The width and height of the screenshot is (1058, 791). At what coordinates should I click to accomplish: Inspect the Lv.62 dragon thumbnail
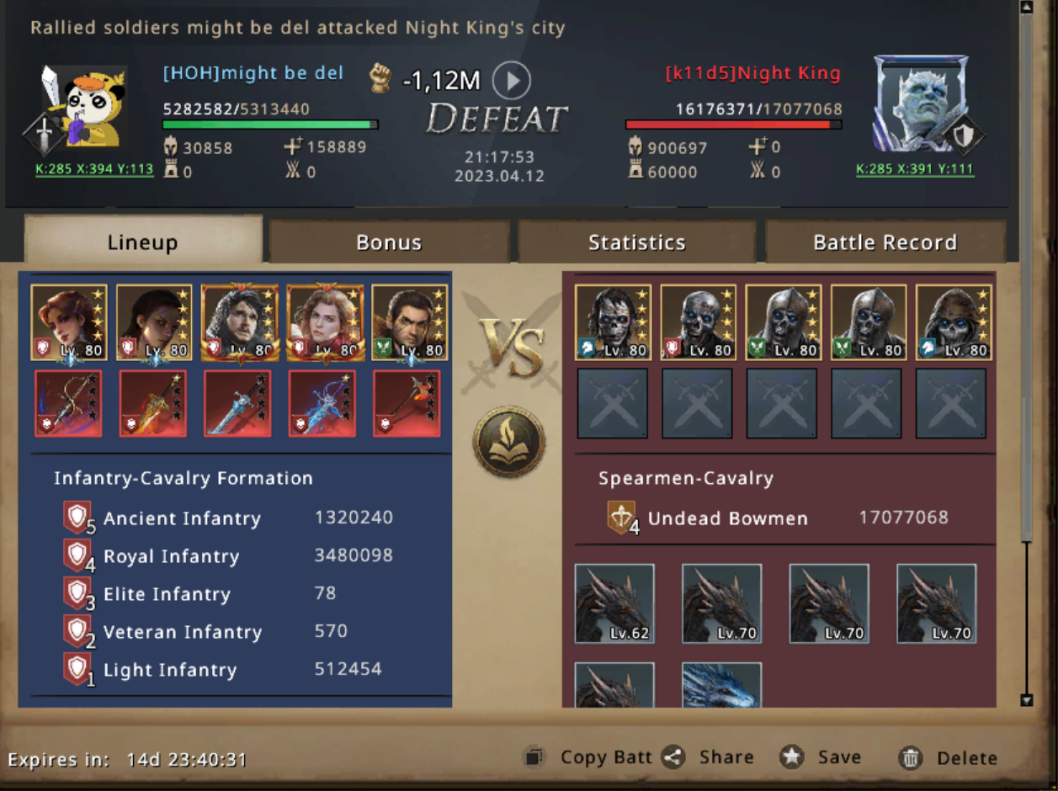coord(615,603)
